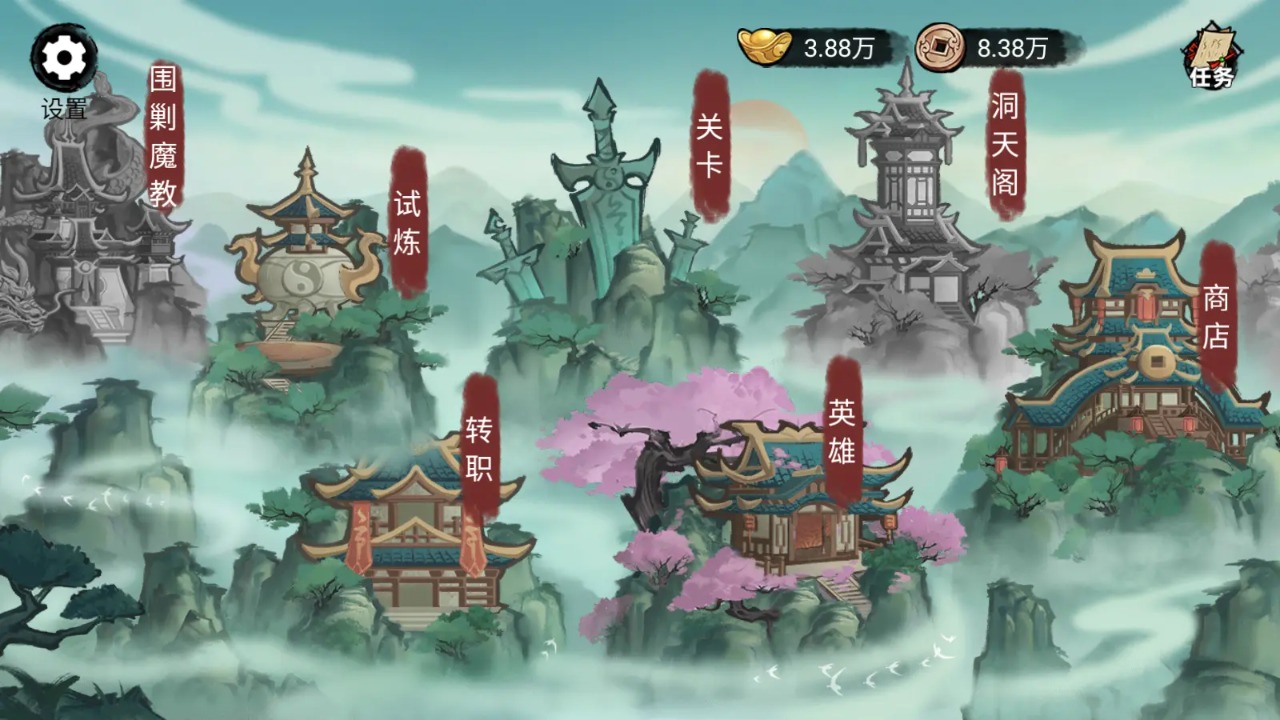The width and height of the screenshot is (1280, 720).
Task: Click the gold ingot currency icon
Action: click(x=766, y=45)
